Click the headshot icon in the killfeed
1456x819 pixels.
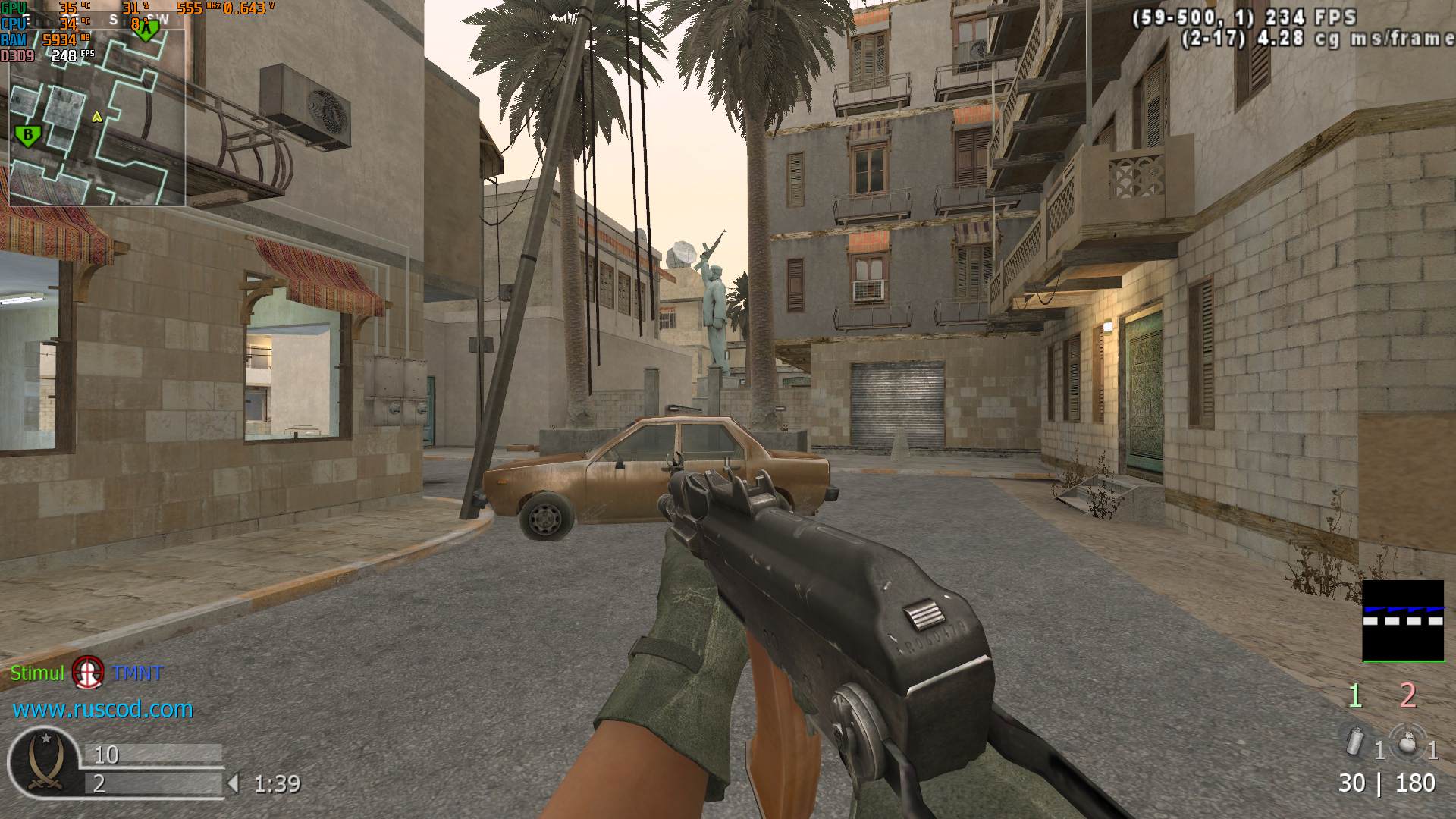[88, 672]
